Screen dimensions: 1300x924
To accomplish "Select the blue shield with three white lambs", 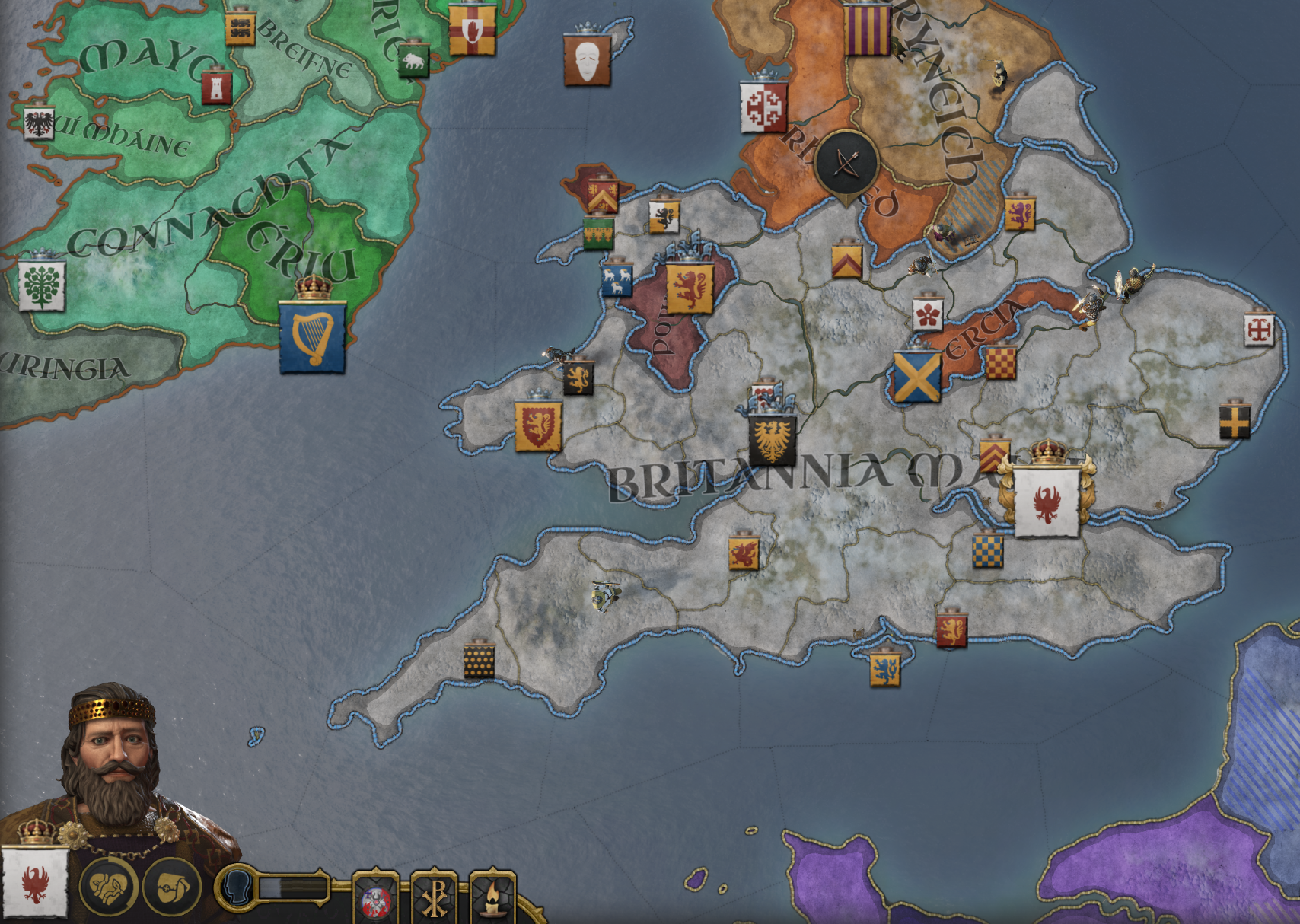I will 616,279.
